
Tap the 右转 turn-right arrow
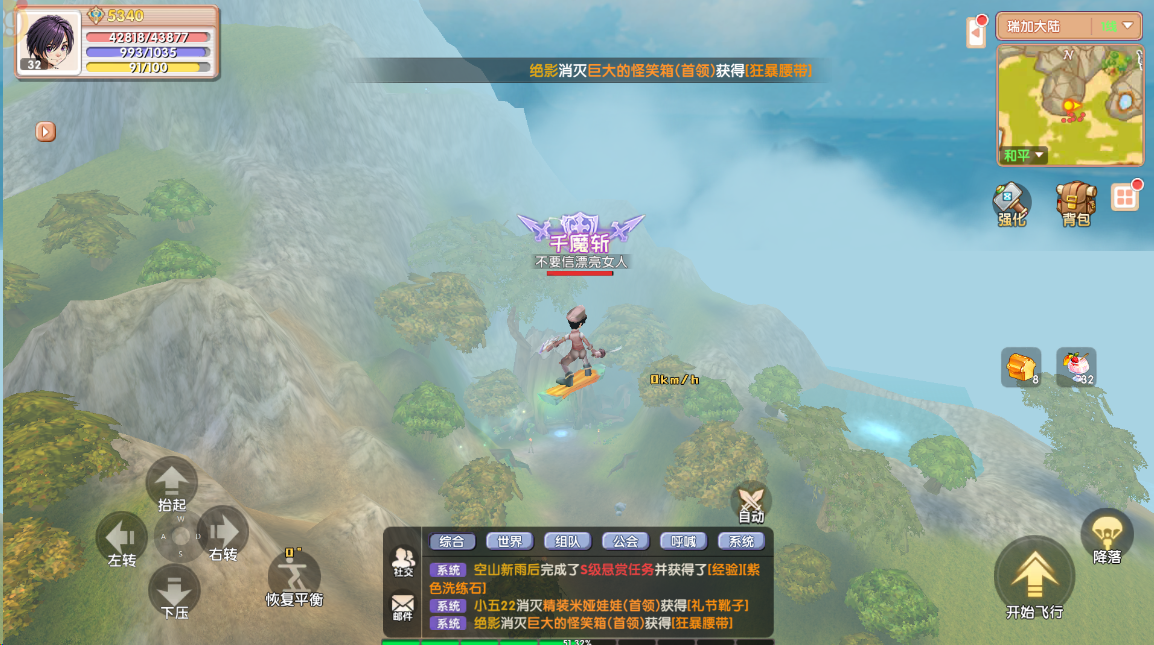point(222,531)
